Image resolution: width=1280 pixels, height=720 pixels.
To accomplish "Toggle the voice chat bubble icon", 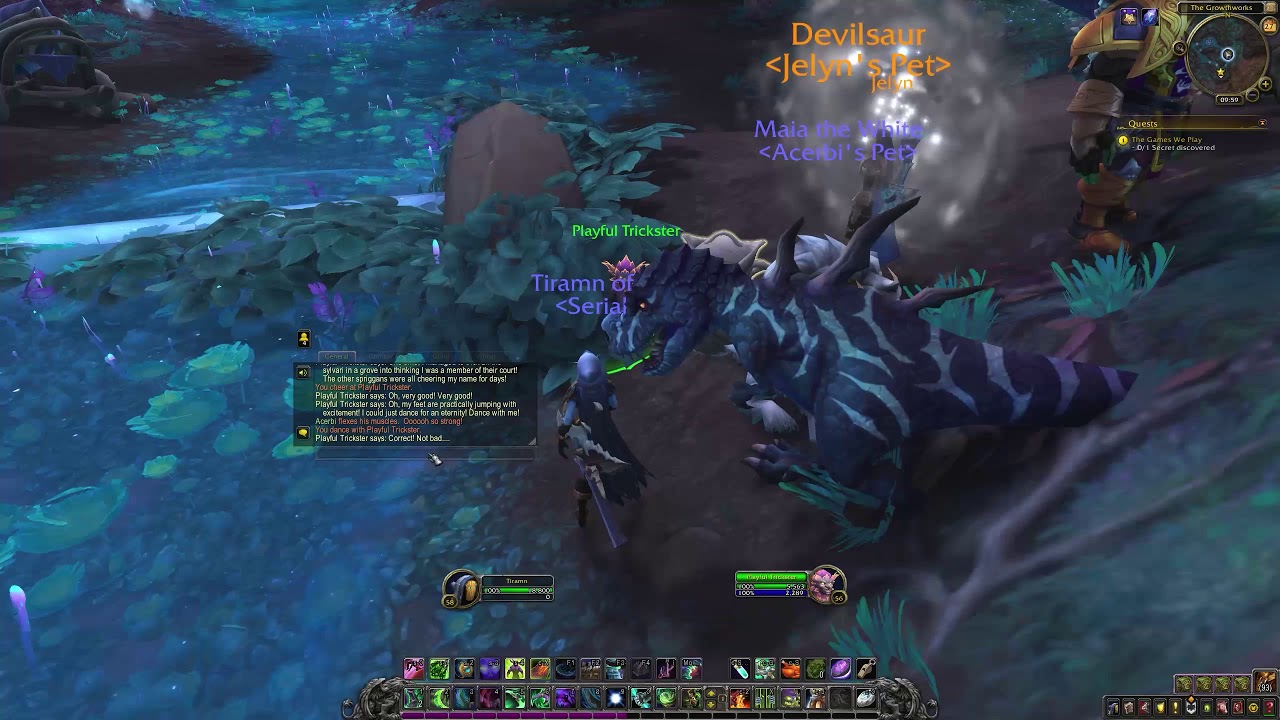I will click(303, 432).
